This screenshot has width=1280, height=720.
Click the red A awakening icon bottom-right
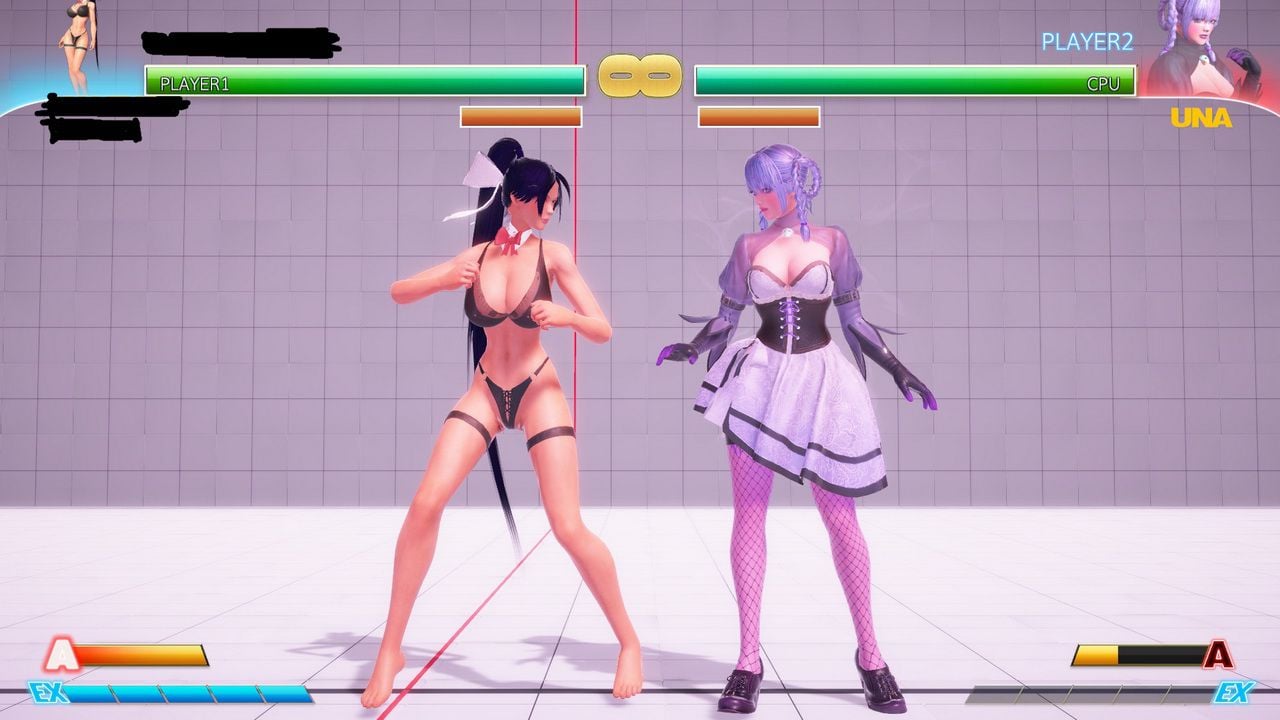click(x=1221, y=653)
